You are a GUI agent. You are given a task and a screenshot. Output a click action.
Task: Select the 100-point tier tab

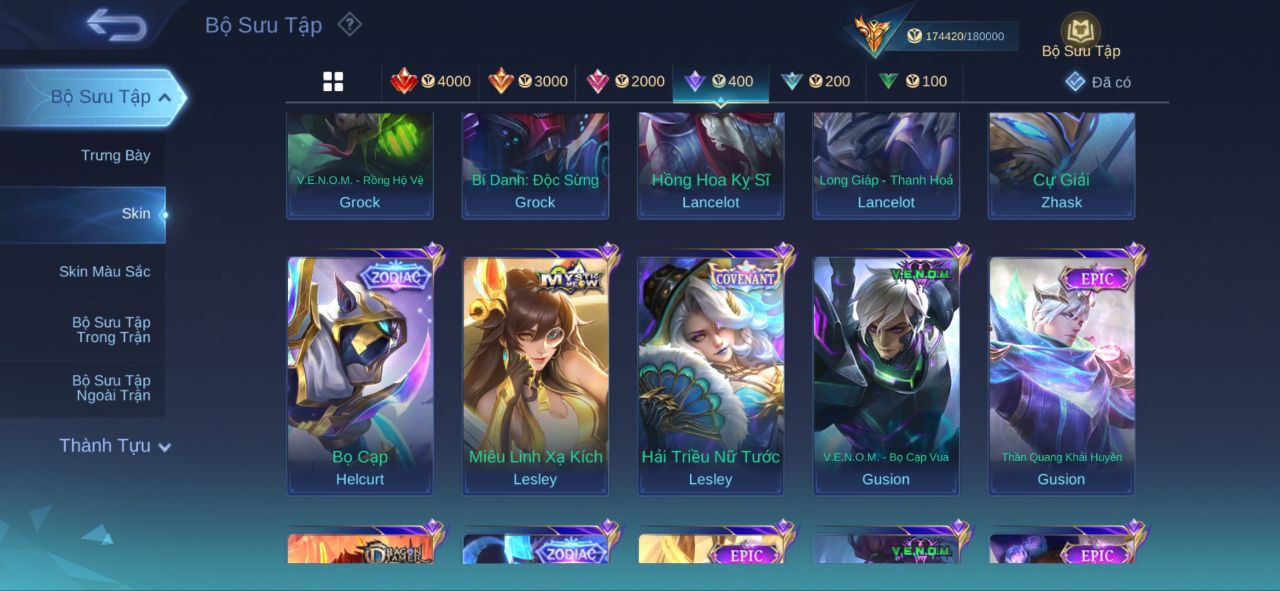tap(913, 82)
